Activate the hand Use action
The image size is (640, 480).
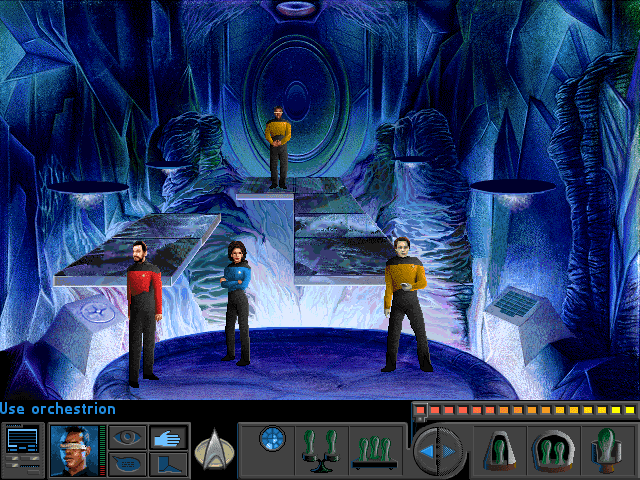point(165,437)
